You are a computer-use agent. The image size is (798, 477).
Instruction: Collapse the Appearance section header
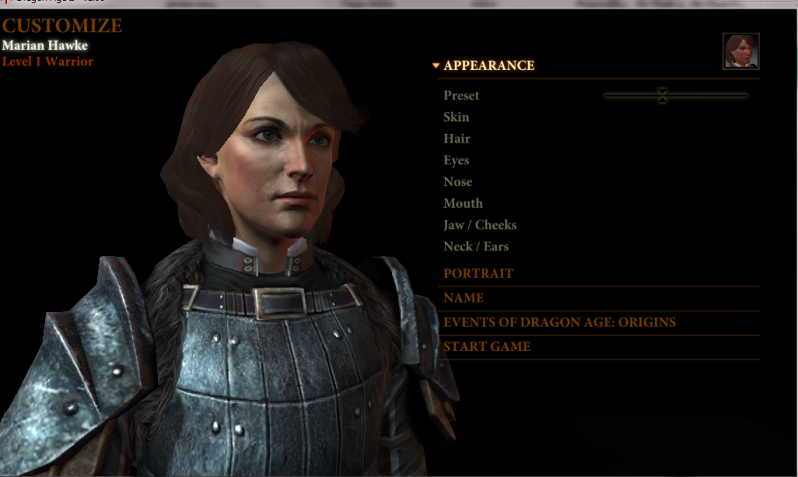pos(488,66)
